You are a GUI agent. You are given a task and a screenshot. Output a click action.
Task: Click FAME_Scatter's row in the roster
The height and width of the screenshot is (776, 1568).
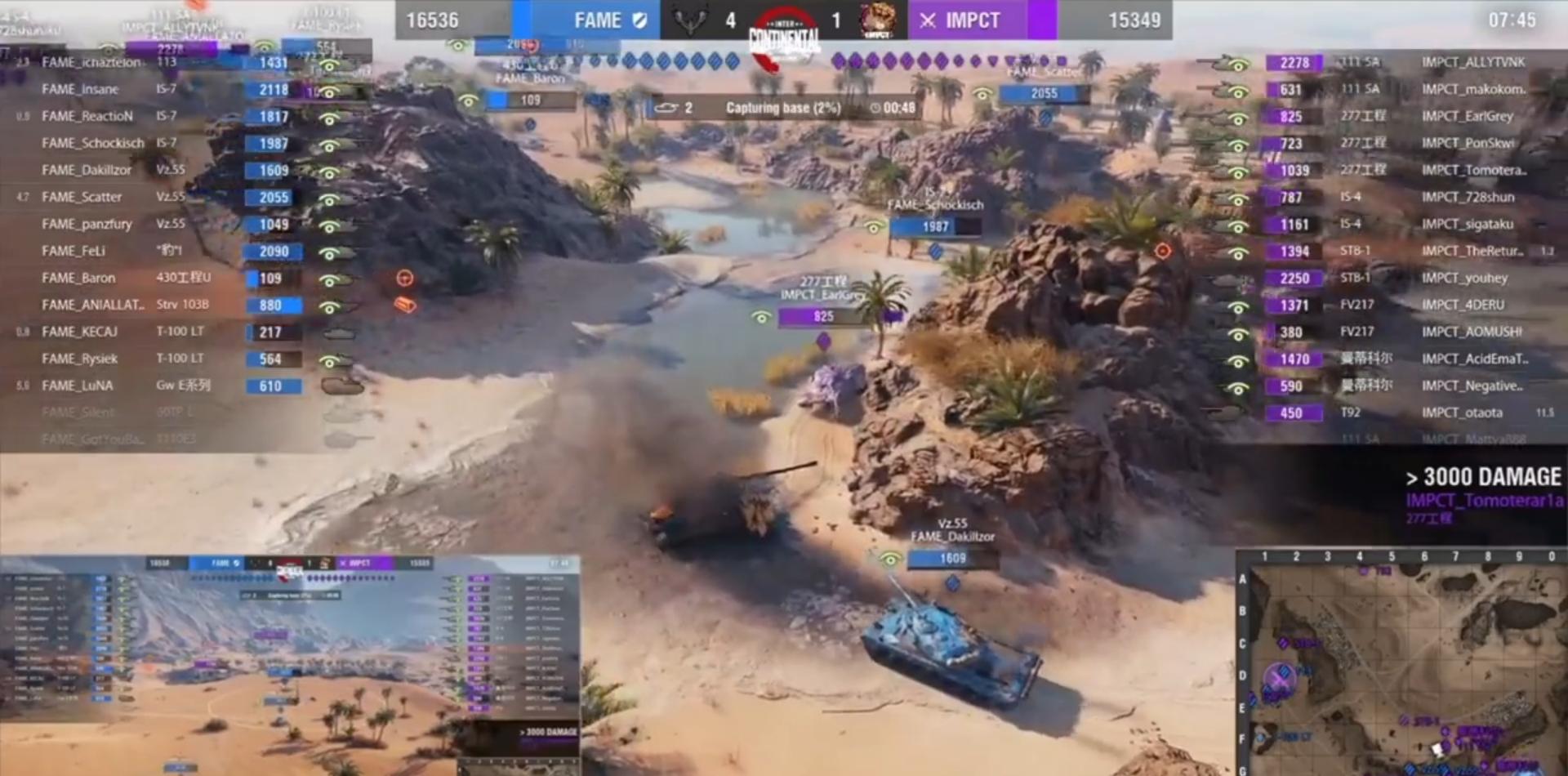coord(82,197)
